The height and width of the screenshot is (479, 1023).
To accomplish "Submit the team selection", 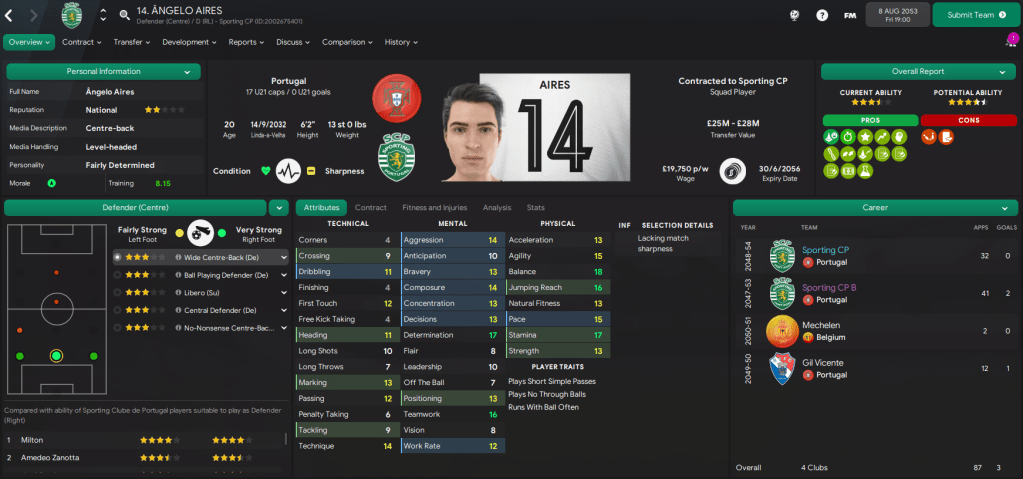I will pos(976,15).
